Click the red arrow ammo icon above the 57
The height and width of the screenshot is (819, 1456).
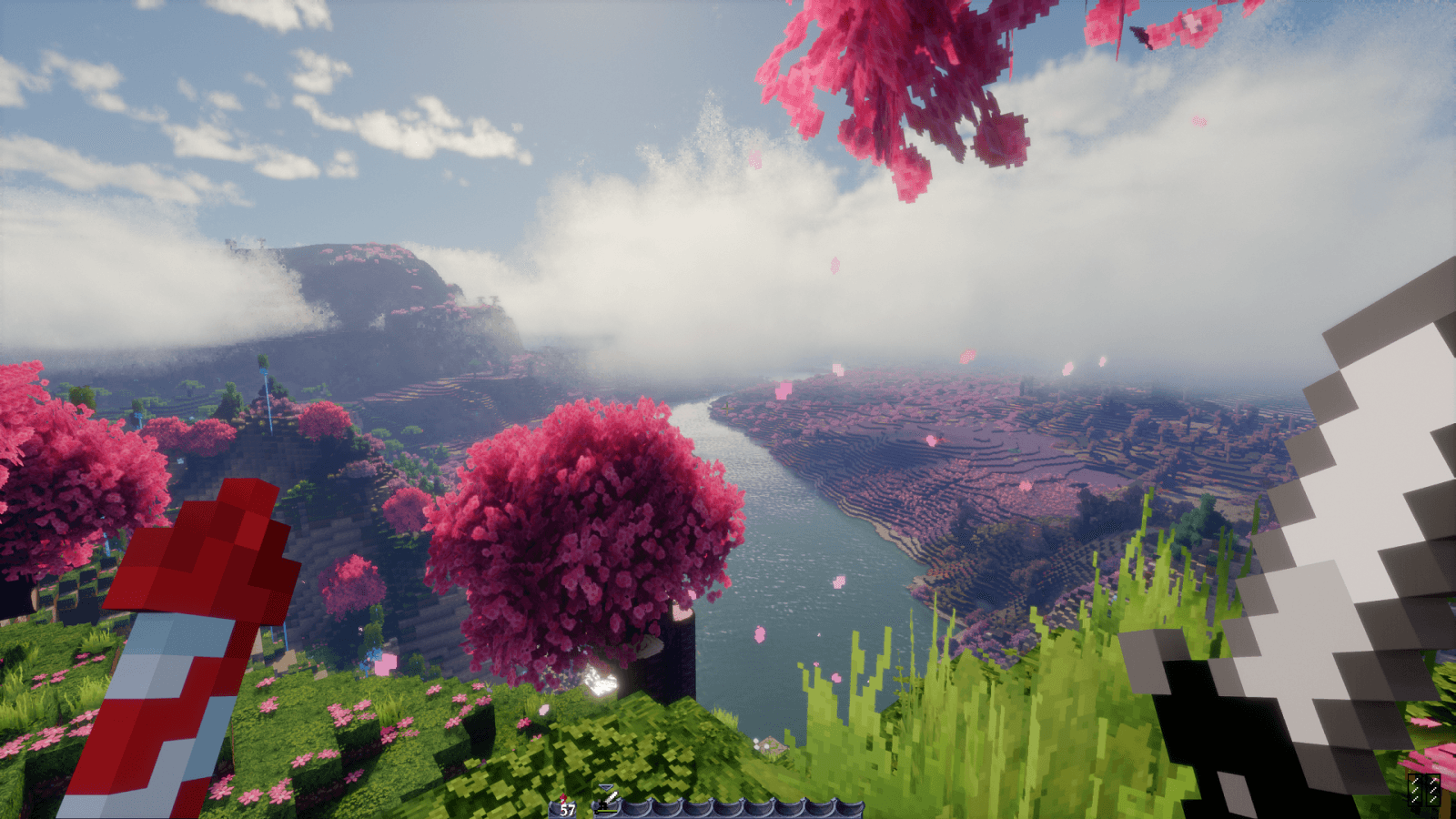pos(561,797)
